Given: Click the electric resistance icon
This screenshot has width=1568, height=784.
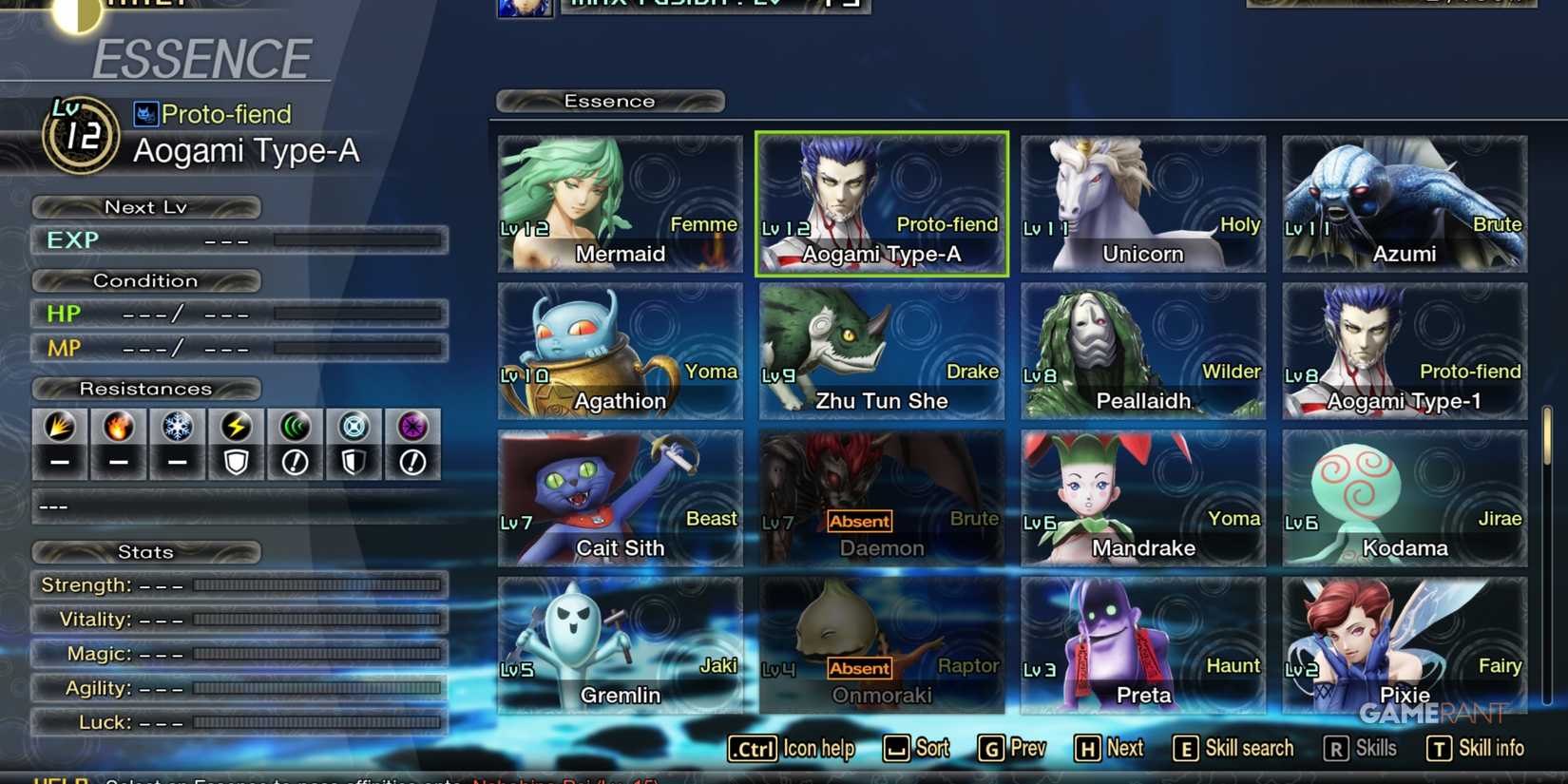Looking at the screenshot, I should point(236,428).
